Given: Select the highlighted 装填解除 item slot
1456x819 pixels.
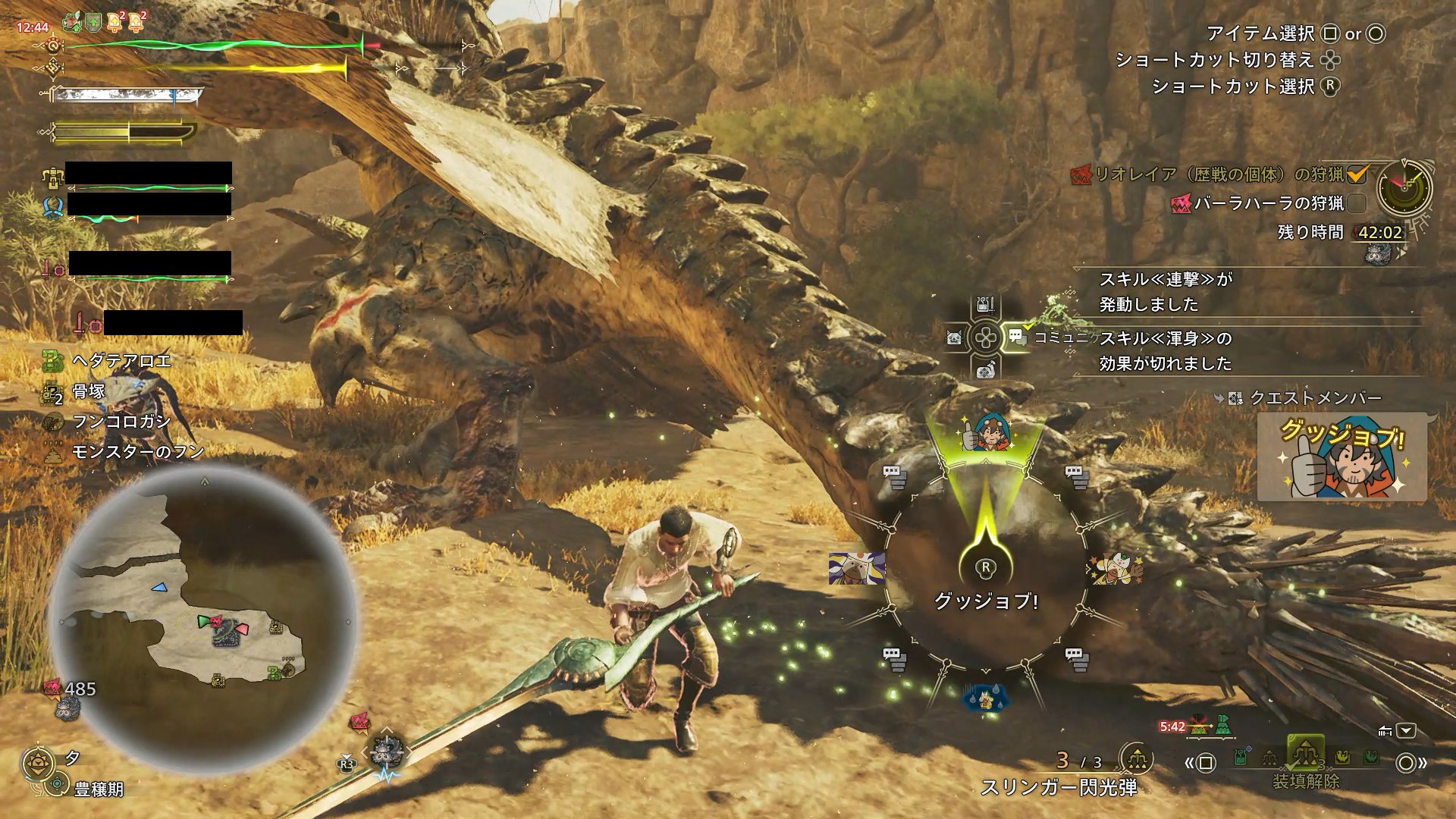Looking at the screenshot, I should 1304,754.
